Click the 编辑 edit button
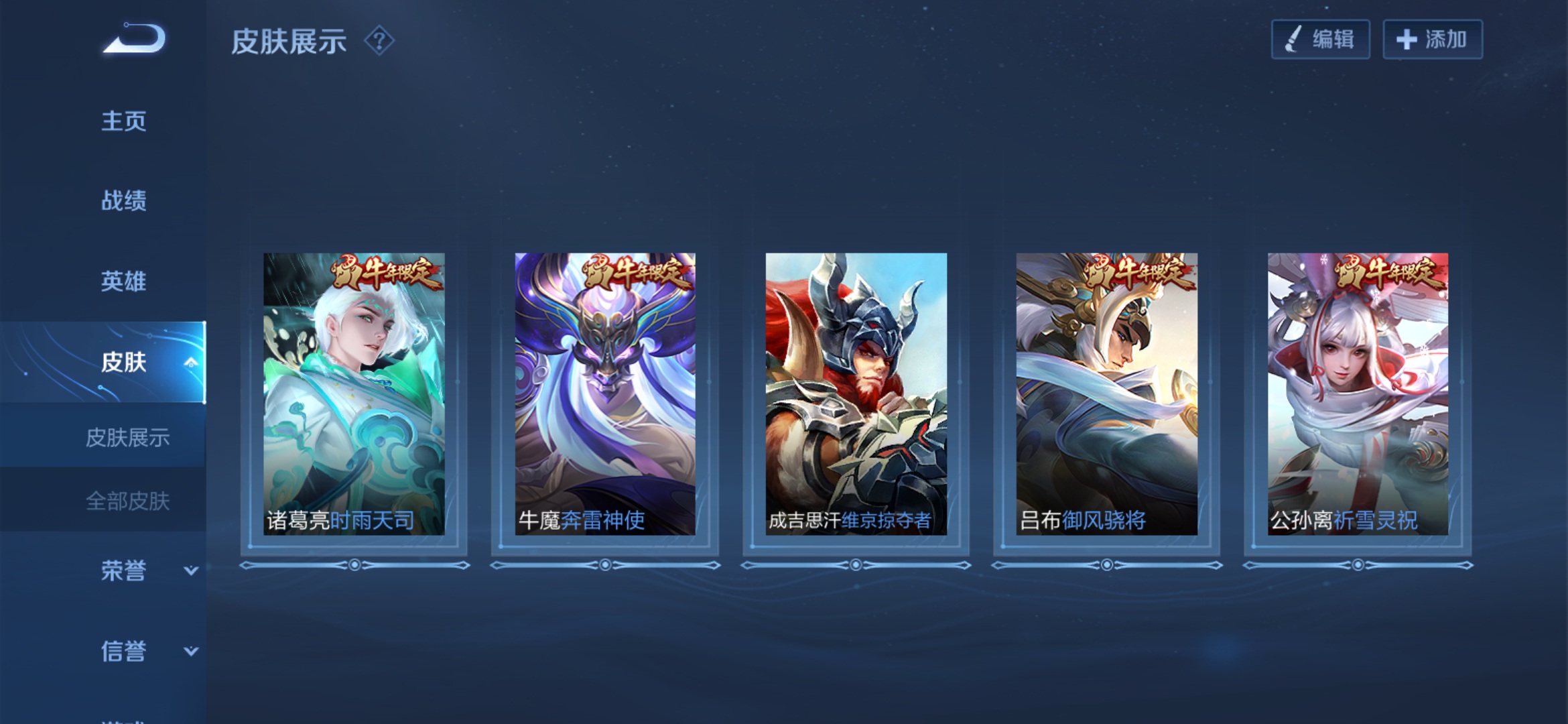The height and width of the screenshot is (724, 1568). 1320,40
